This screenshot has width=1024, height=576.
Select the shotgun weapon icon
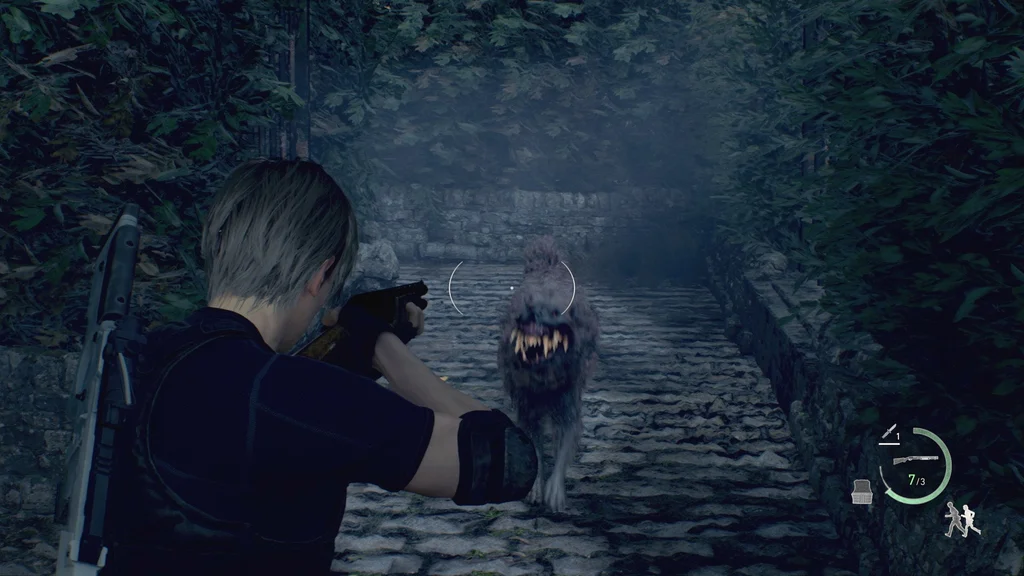pos(915,458)
